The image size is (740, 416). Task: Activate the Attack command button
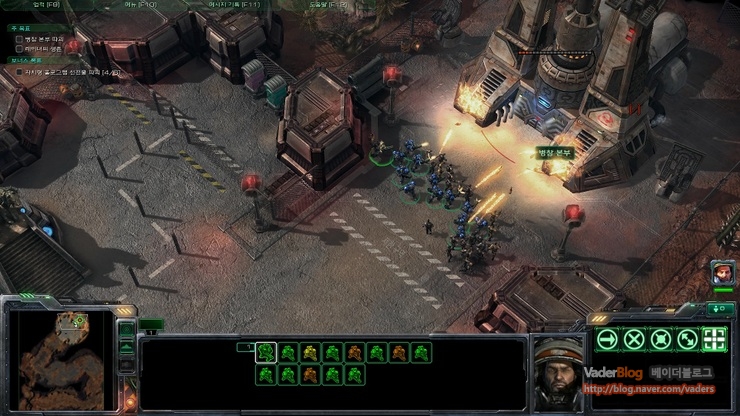click(x=714, y=339)
